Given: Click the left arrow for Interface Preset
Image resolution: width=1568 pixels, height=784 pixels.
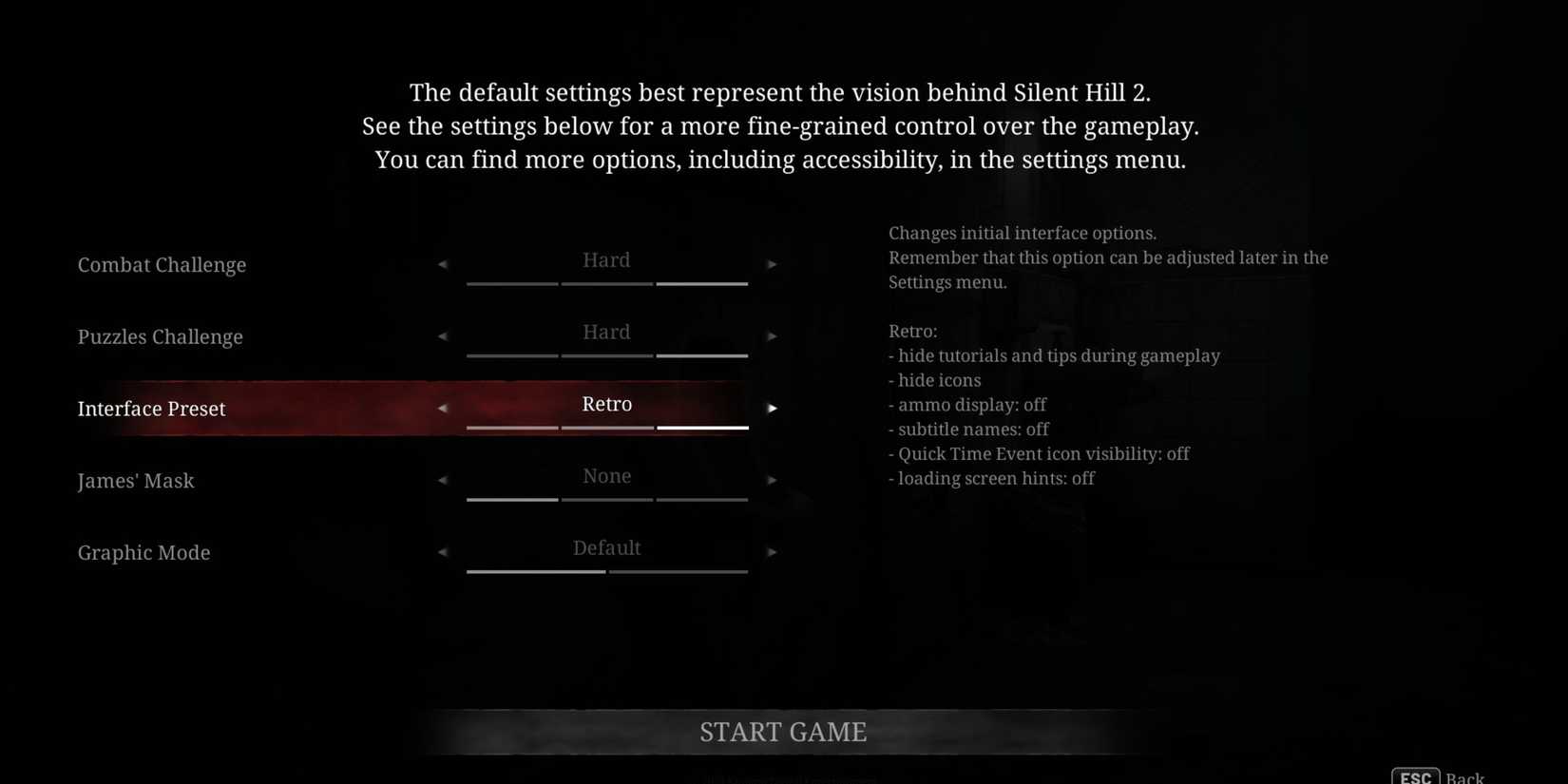Looking at the screenshot, I should (x=443, y=408).
